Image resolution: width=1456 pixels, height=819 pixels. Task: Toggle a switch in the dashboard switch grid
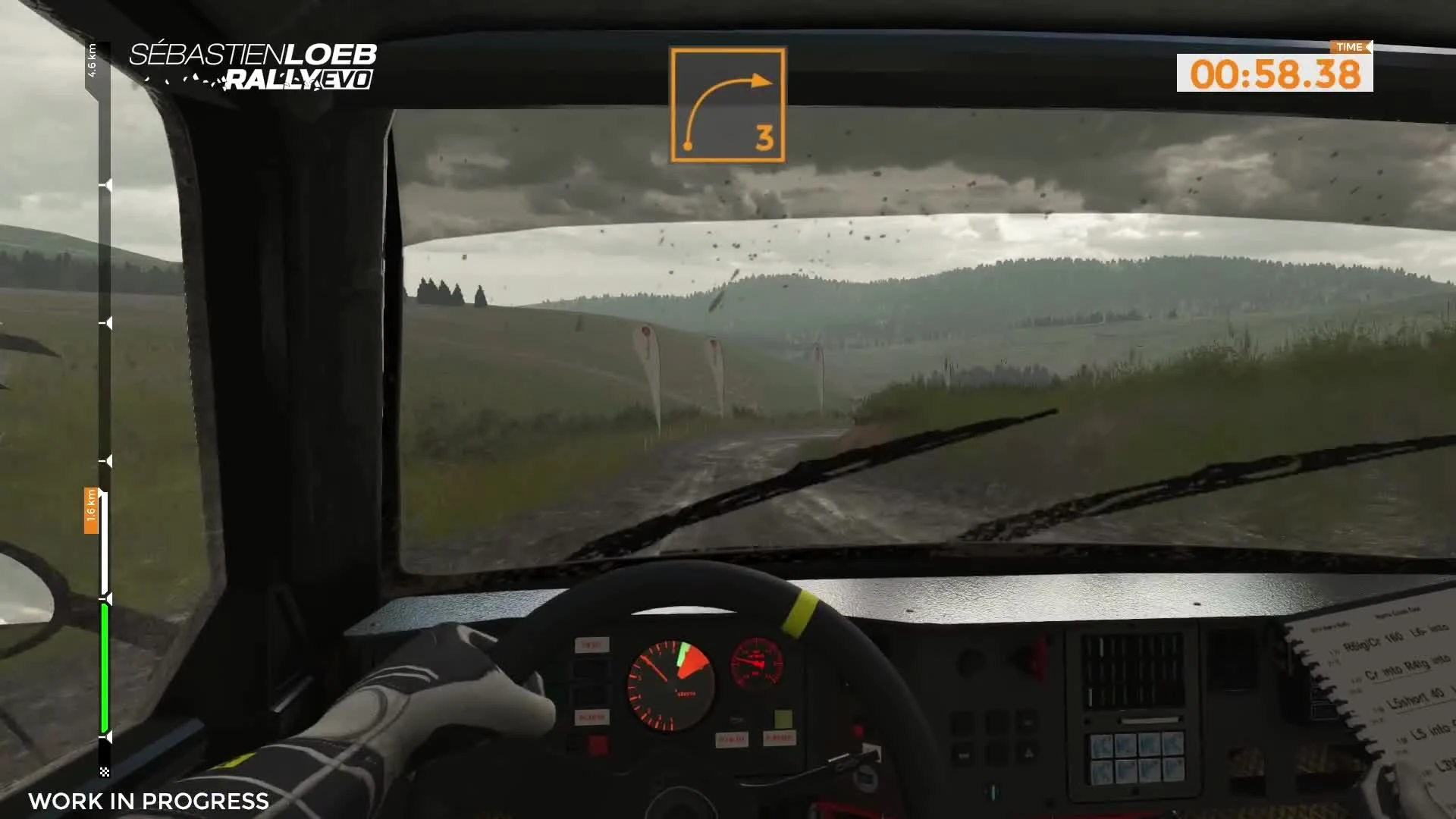pos(1135,758)
